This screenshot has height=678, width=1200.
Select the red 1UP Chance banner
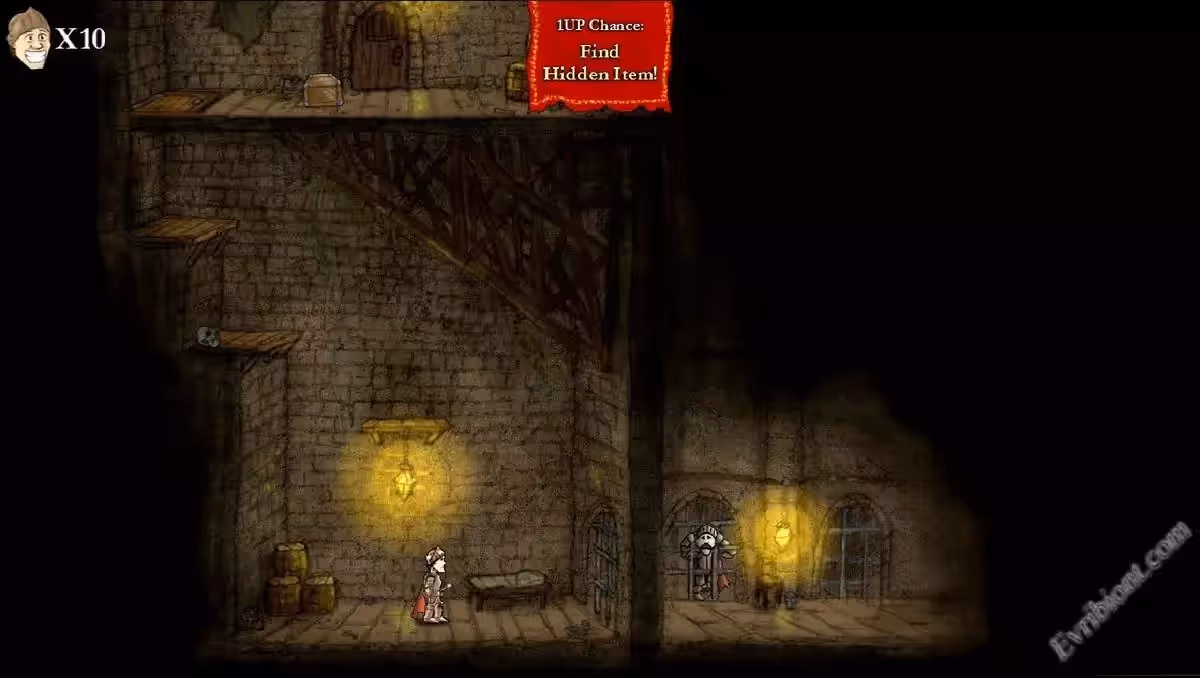[x=600, y=54]
